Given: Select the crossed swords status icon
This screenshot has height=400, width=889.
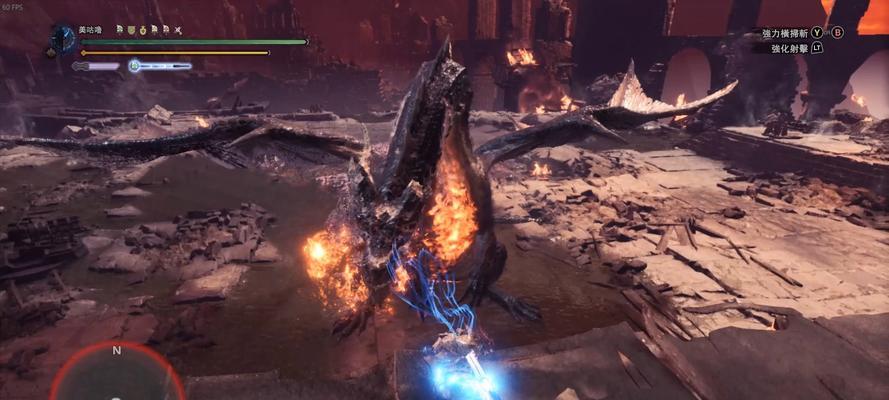Looking at the screenshot, I should (177, 30).
